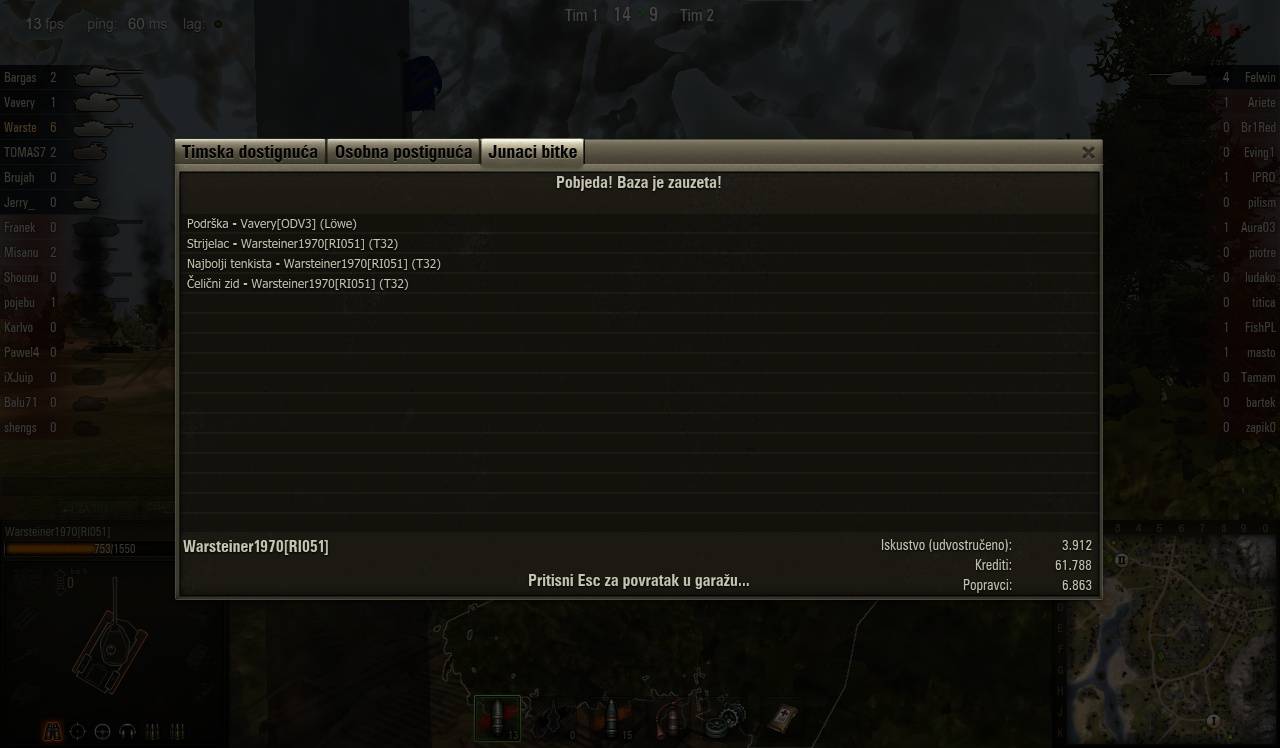
Task: Use the first aid kit consumable
Action: pyautogui.click(x=782, y=718)
